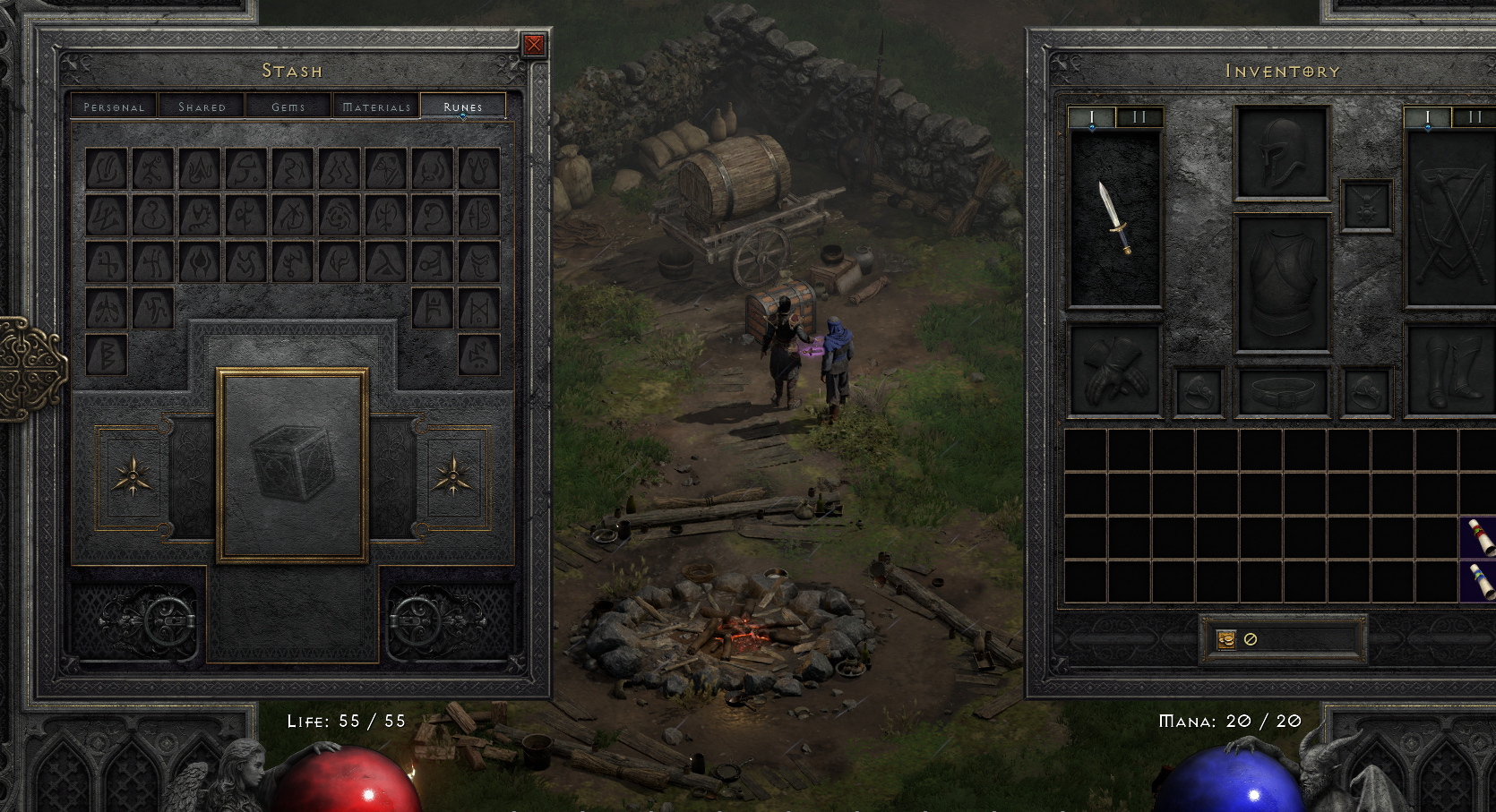1496x812 pixels.
Task: Click the gold amount button in inventory
Action: tap(1282, 639)
